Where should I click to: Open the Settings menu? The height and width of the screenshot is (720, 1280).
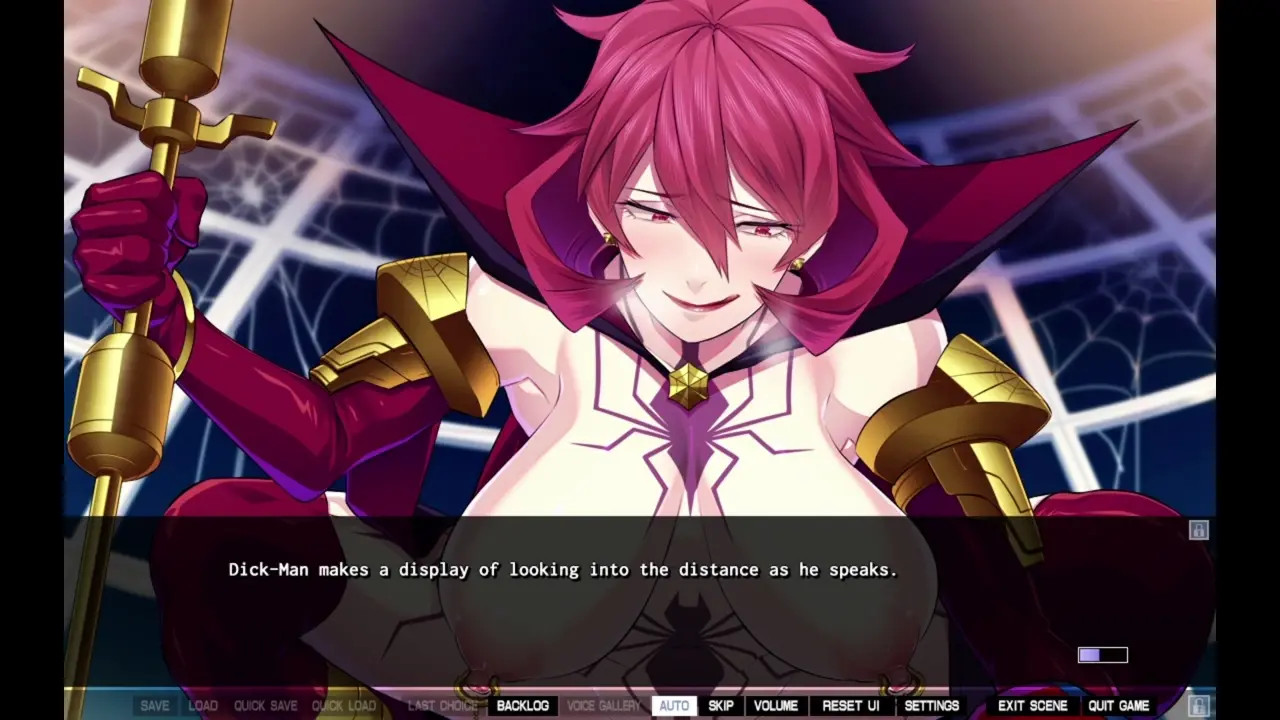[931, 706]
